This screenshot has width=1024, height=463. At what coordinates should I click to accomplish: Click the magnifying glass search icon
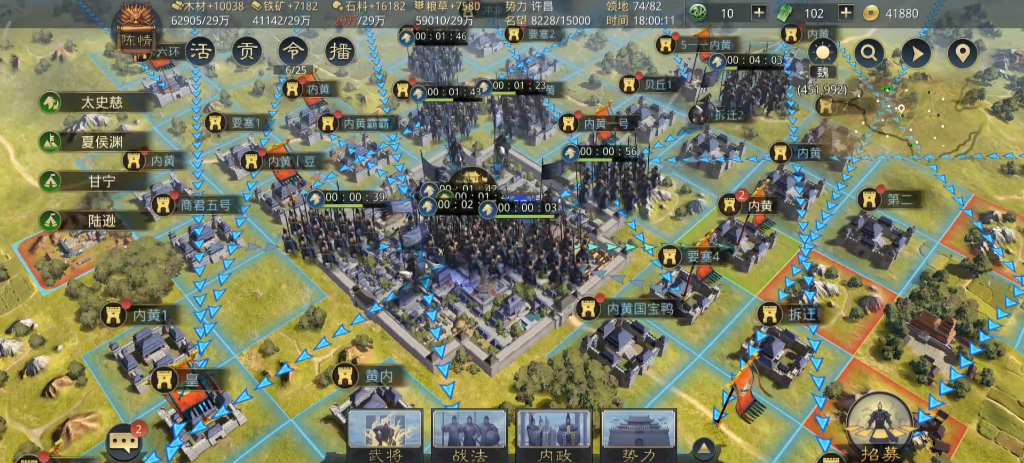click(x=869, y=53)
